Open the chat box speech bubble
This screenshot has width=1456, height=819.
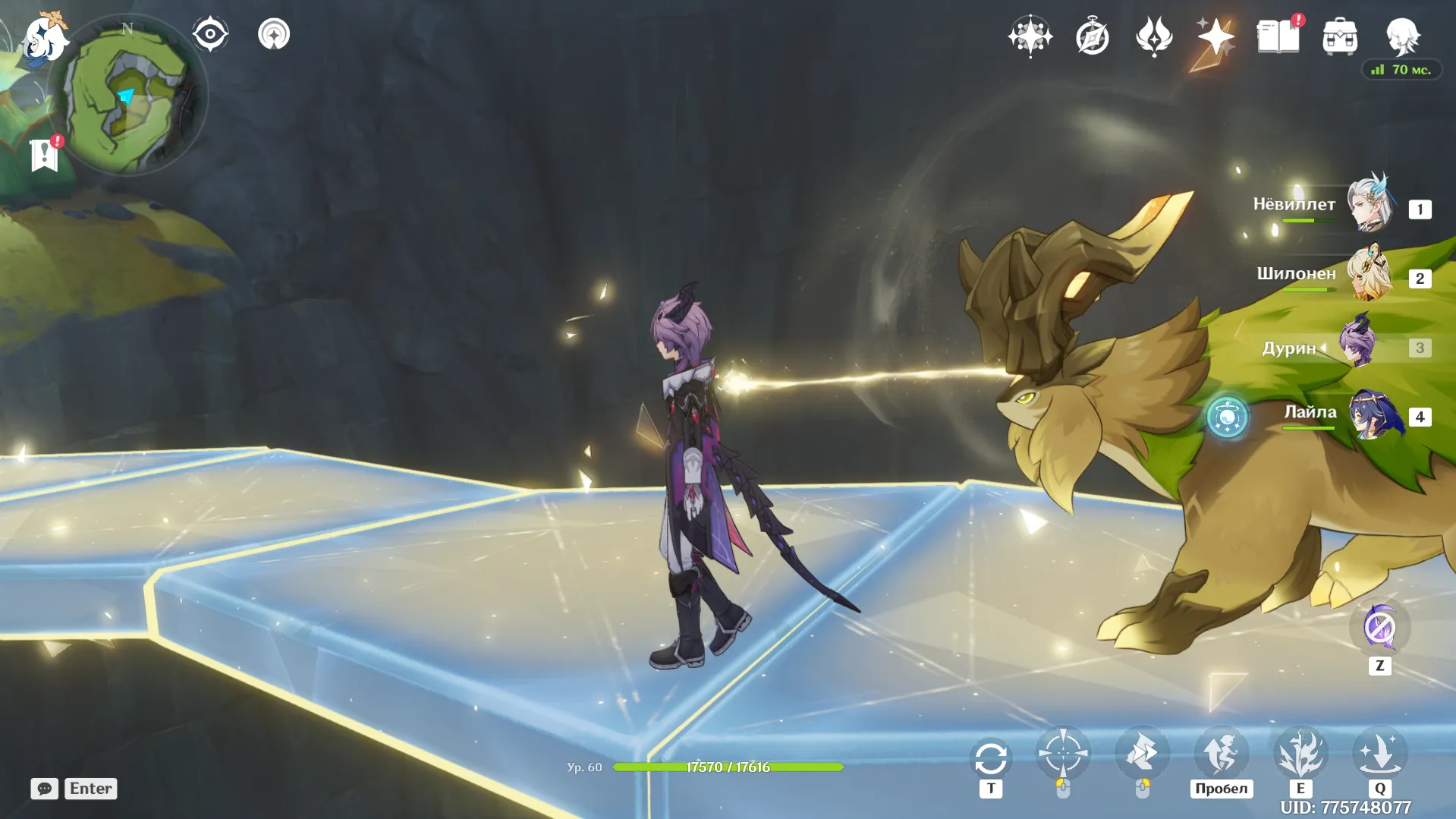pos(45,789)
